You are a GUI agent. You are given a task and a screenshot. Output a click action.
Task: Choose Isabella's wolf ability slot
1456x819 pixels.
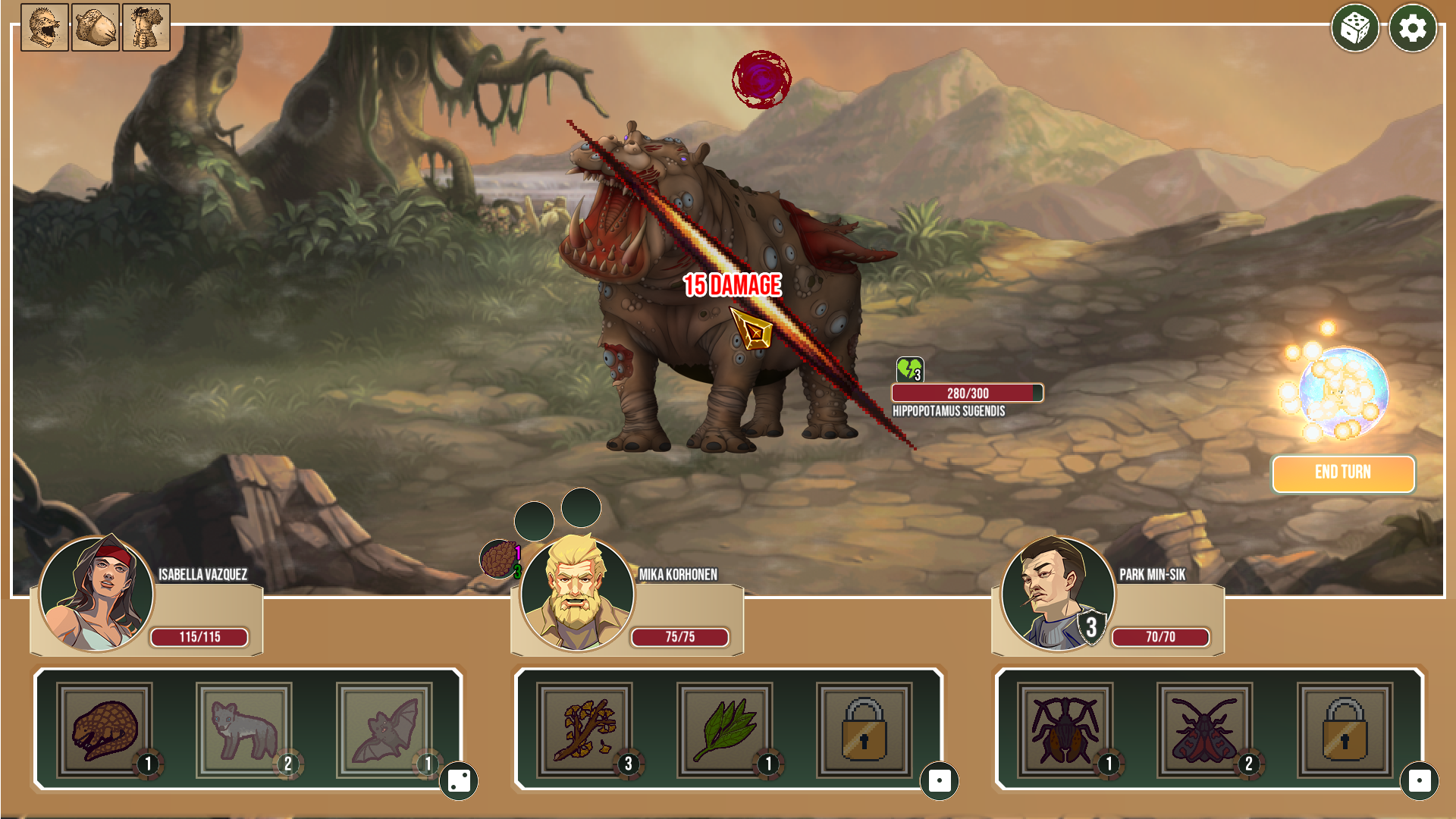244,730
